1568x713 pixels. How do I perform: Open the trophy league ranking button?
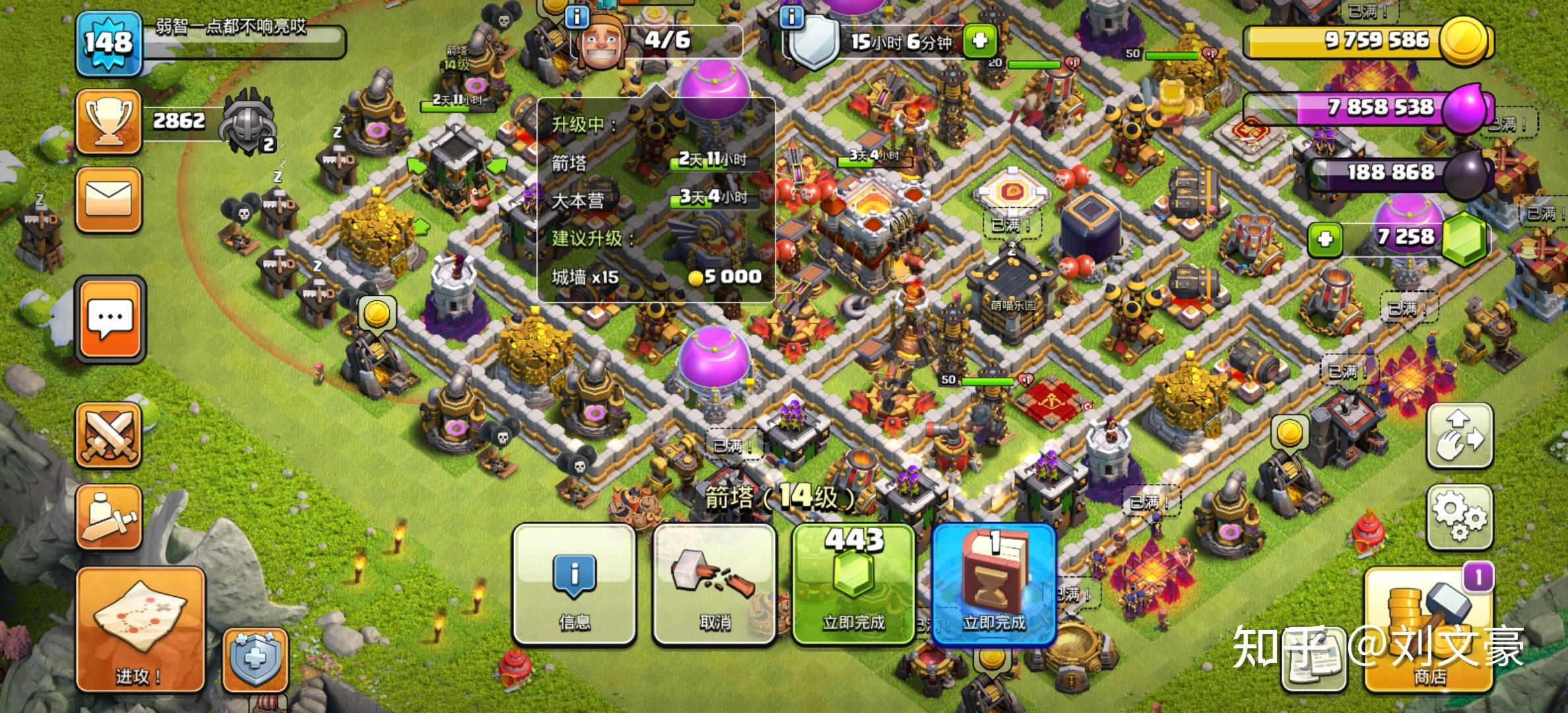tap(109, 122)
